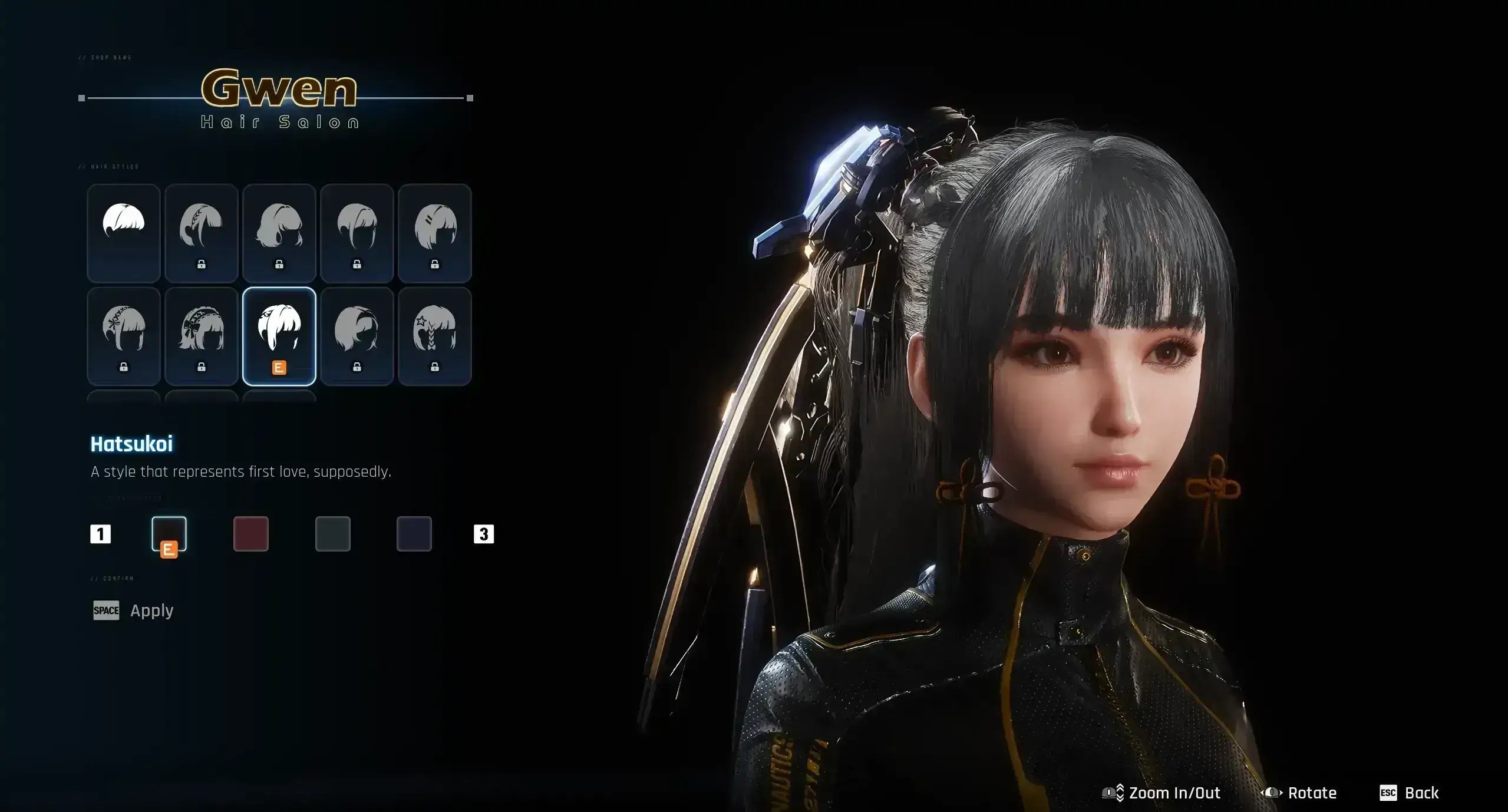
Task: Select the dark gray hair color swatch
Action: 333,534
